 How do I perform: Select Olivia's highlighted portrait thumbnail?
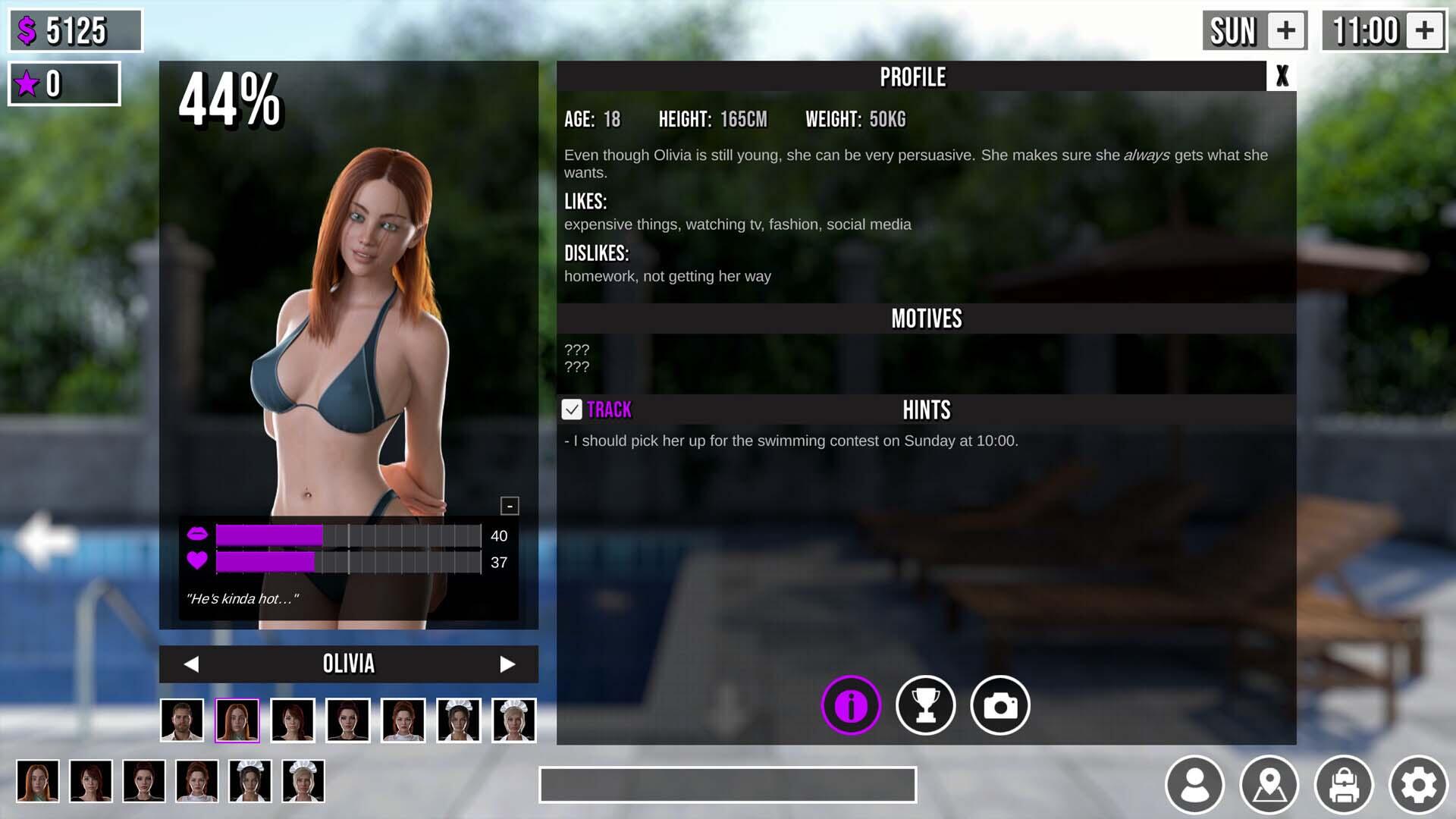(237, 720)
